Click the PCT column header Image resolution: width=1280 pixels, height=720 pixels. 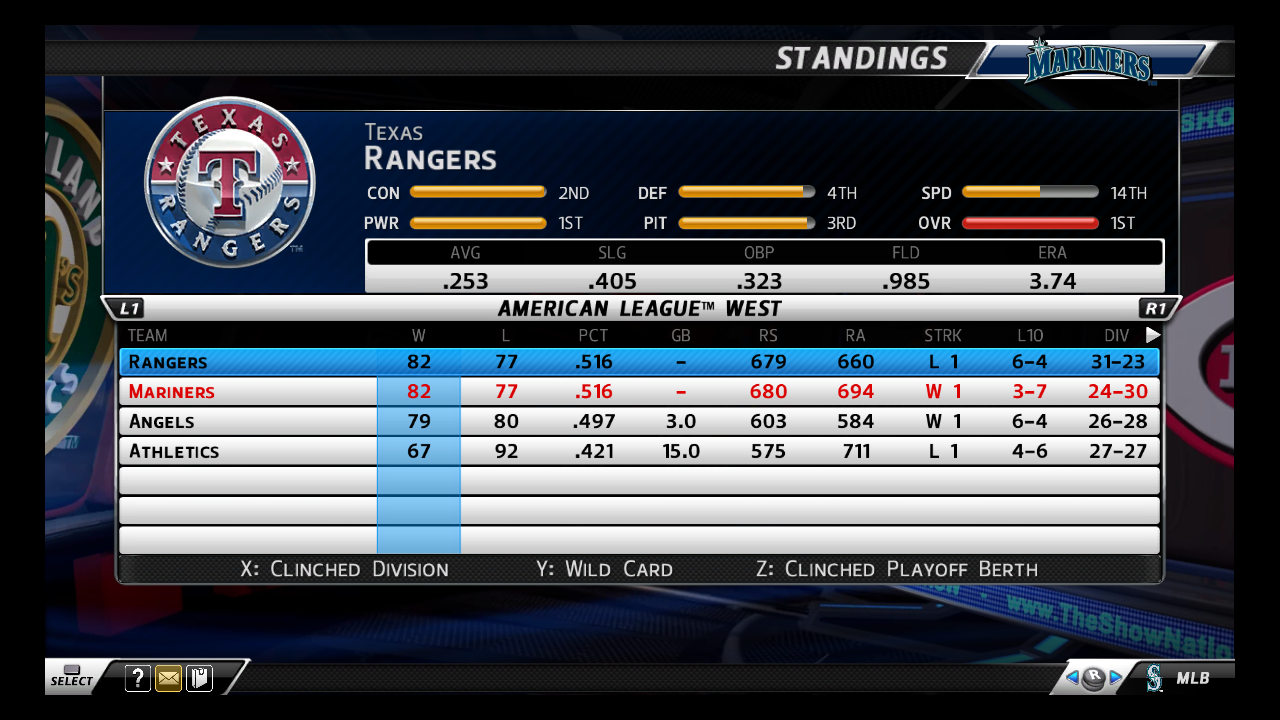coord(593,336)
